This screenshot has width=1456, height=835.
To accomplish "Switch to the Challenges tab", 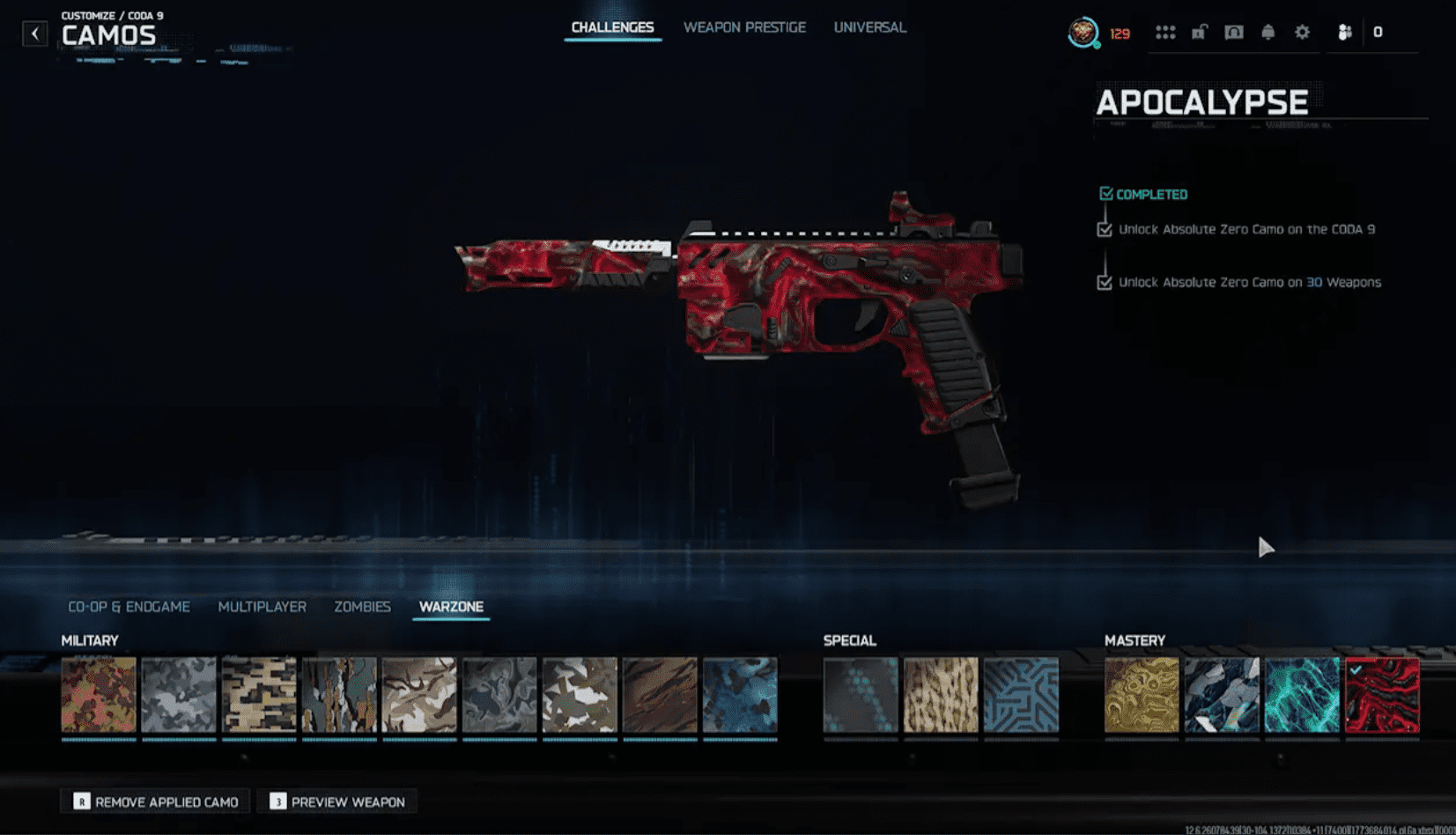I will tap(612, 27).
